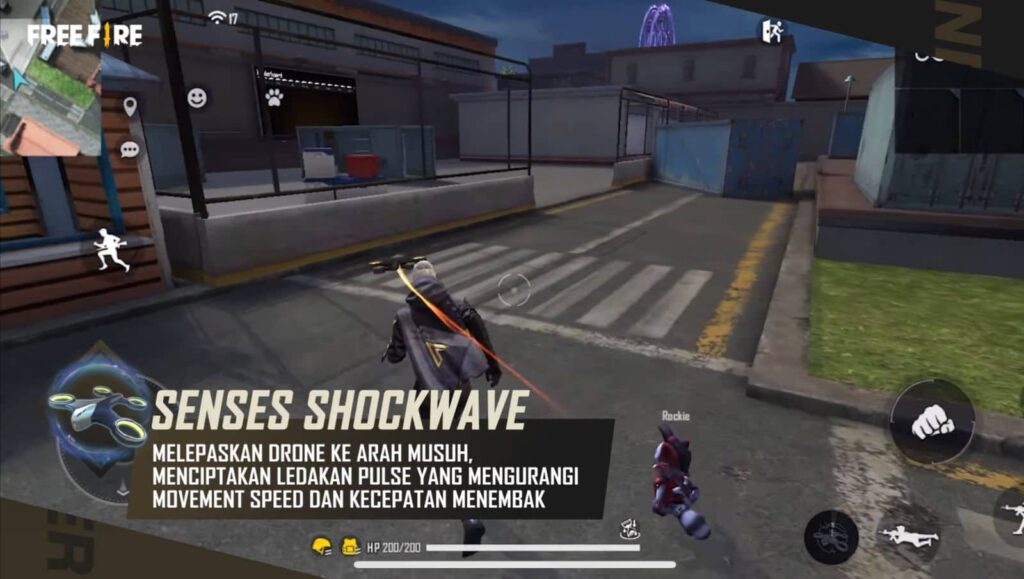Tap the paw print pet icon
This screenshot has height=579, width=1024.
273,97
